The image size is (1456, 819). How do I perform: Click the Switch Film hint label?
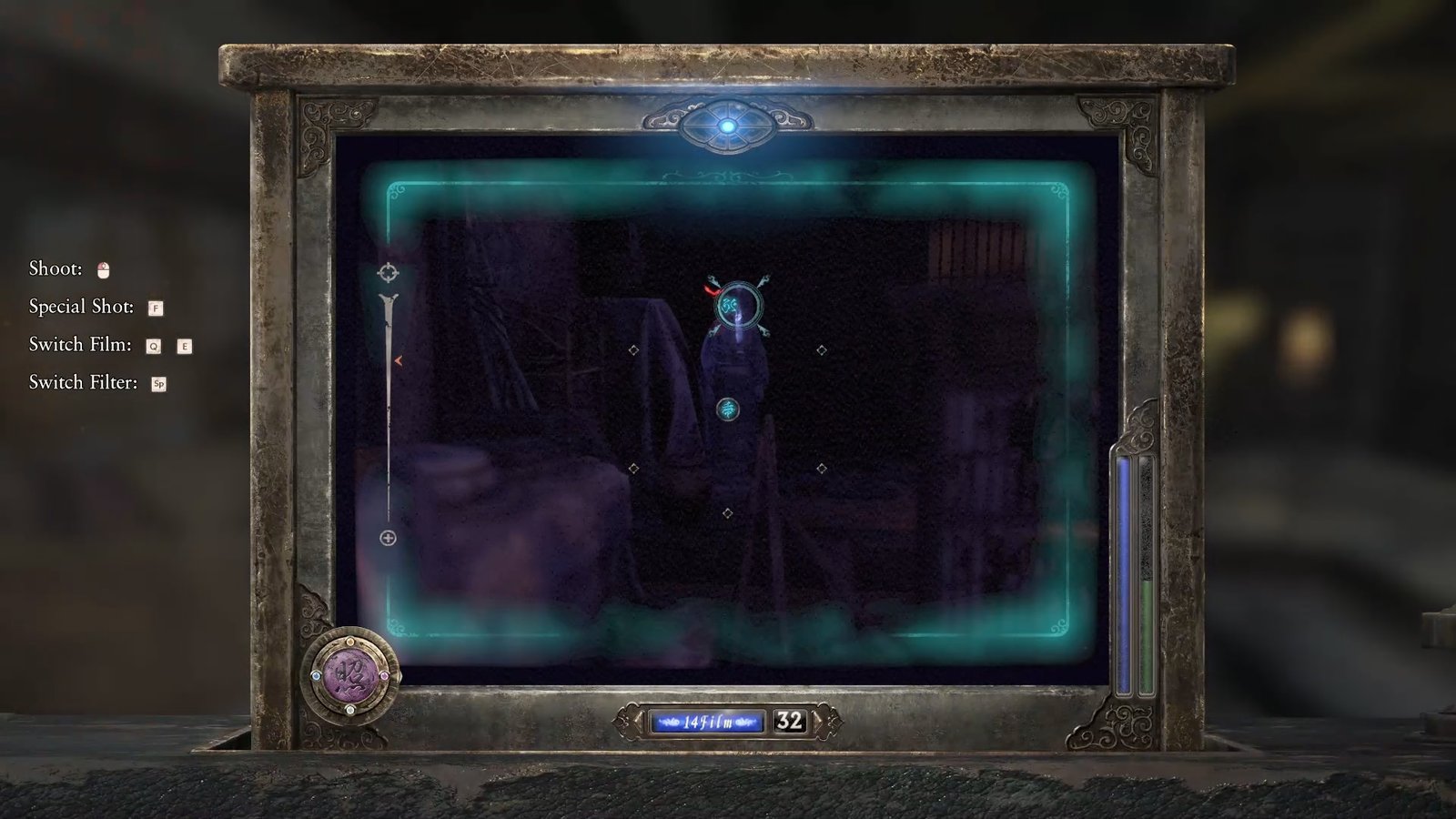80,345
